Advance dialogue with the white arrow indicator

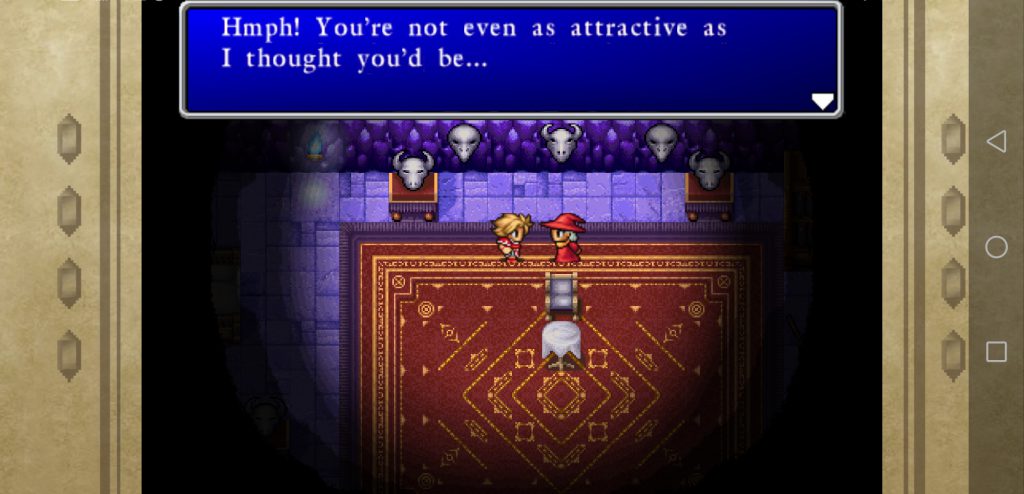822,101
